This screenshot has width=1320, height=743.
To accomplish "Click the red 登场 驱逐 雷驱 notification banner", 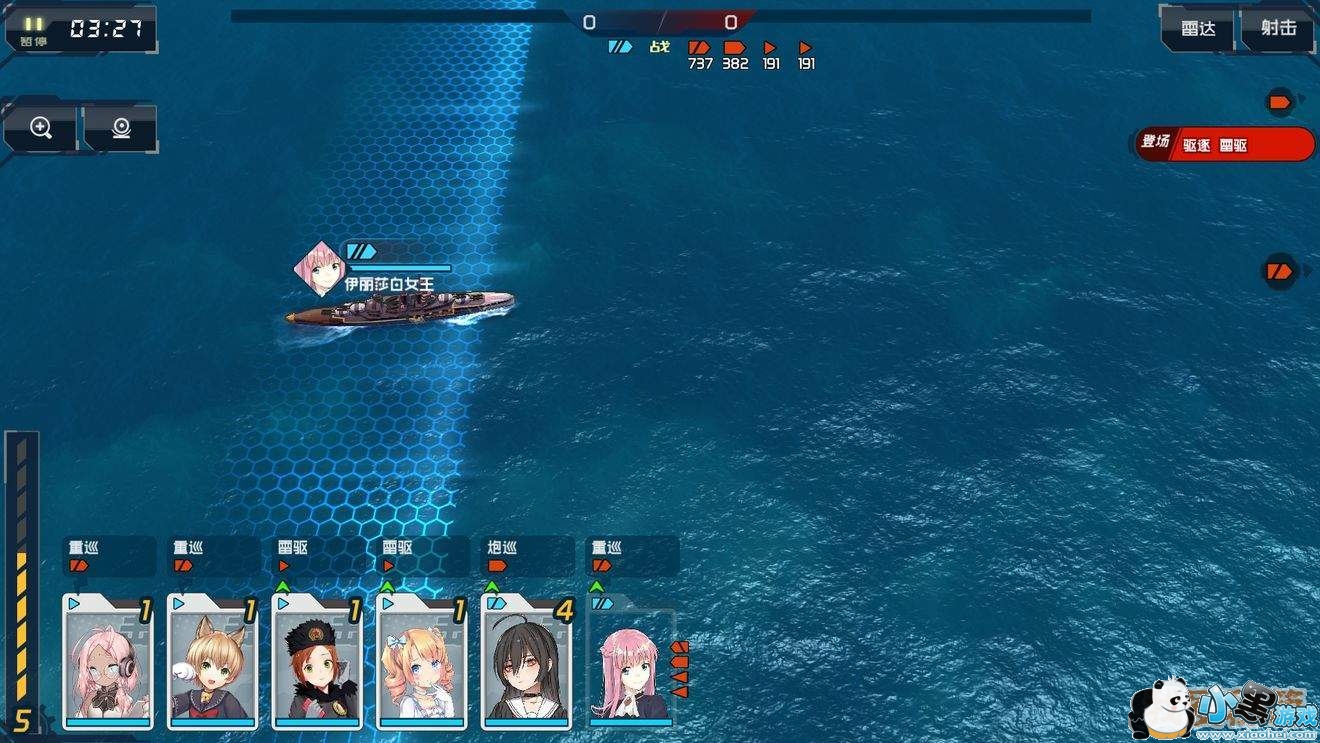I will tap(1226, 144).
